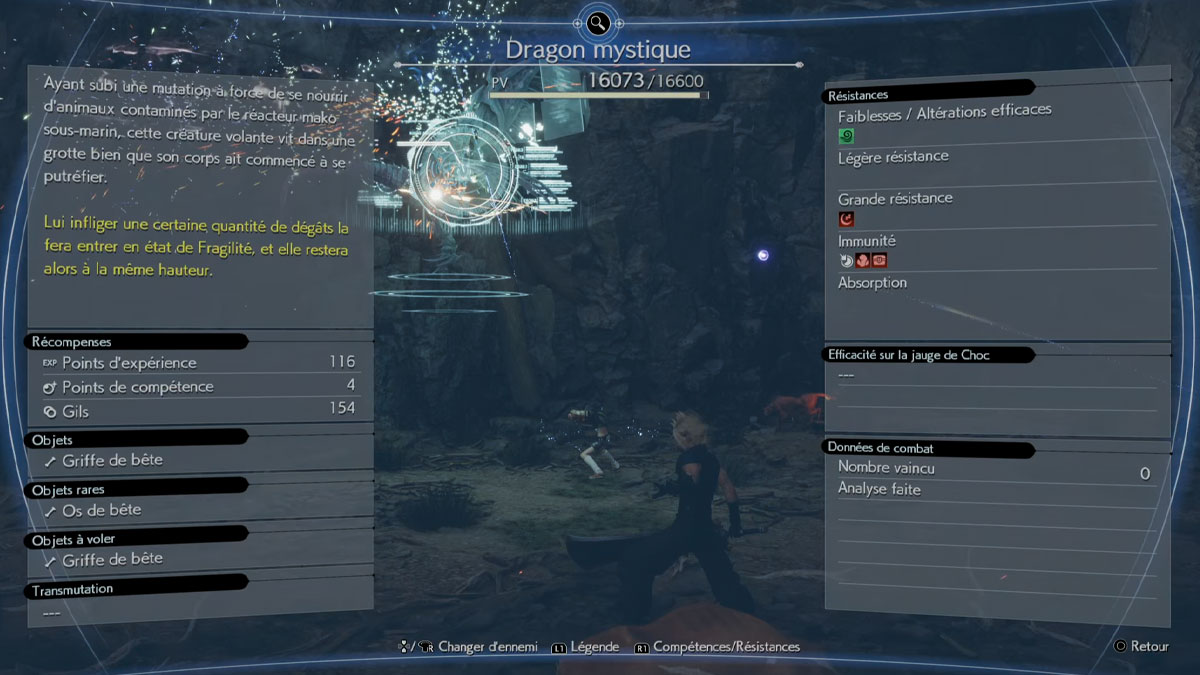Click the magnifying glass icon above Dragon mystique
Image resolution: width=1200 pixels, height=675 pixels.
pyautogui.click(x=598, y=22)
